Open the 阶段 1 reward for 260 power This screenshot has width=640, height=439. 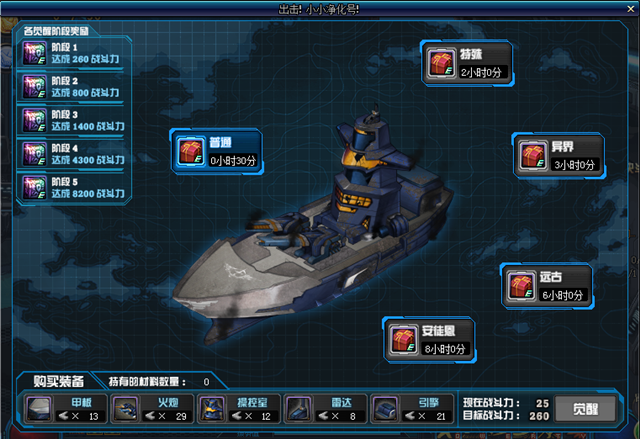73,53
